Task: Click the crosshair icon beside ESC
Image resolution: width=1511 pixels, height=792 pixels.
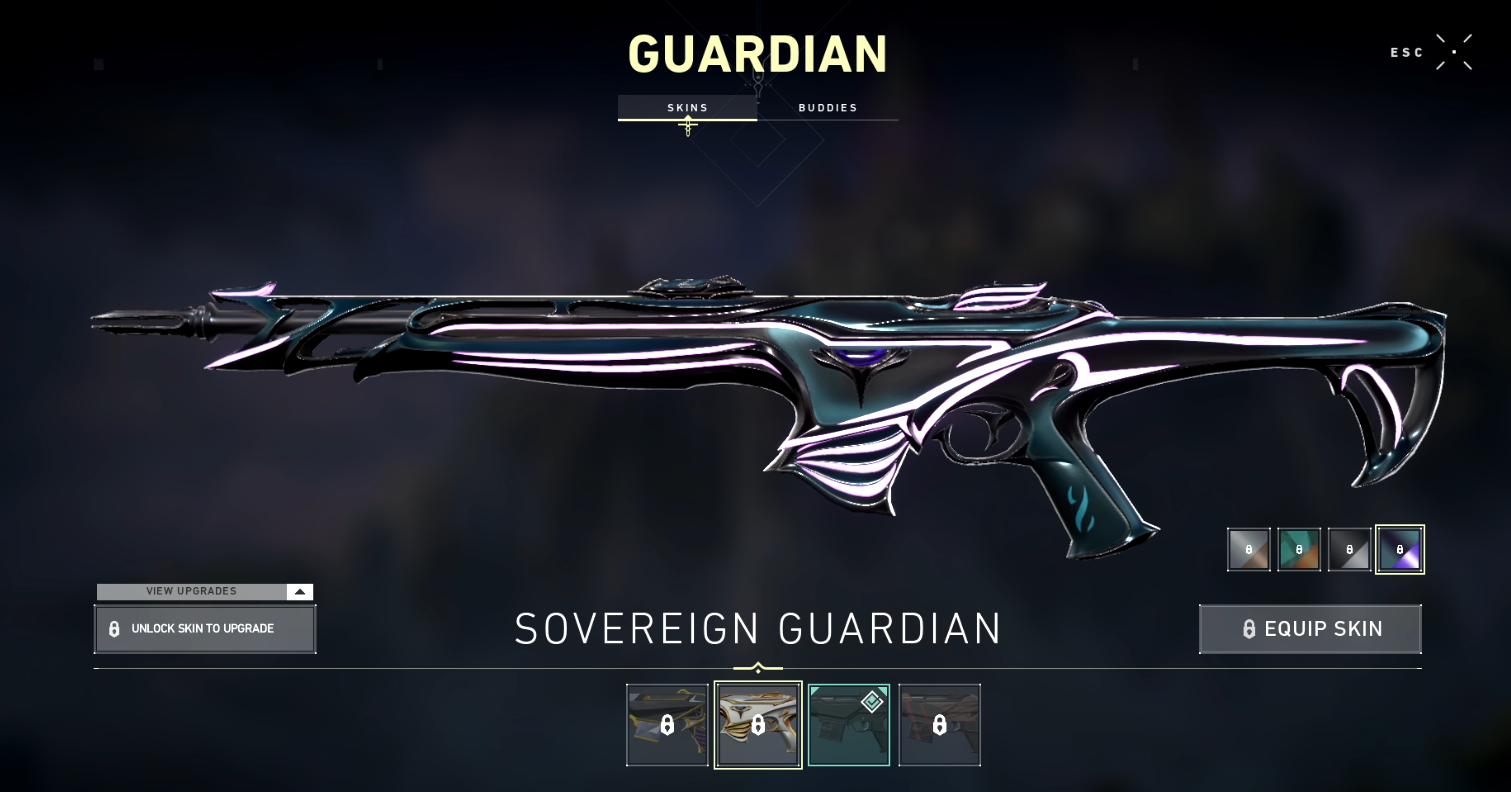Action: [x=1455, y=51]
